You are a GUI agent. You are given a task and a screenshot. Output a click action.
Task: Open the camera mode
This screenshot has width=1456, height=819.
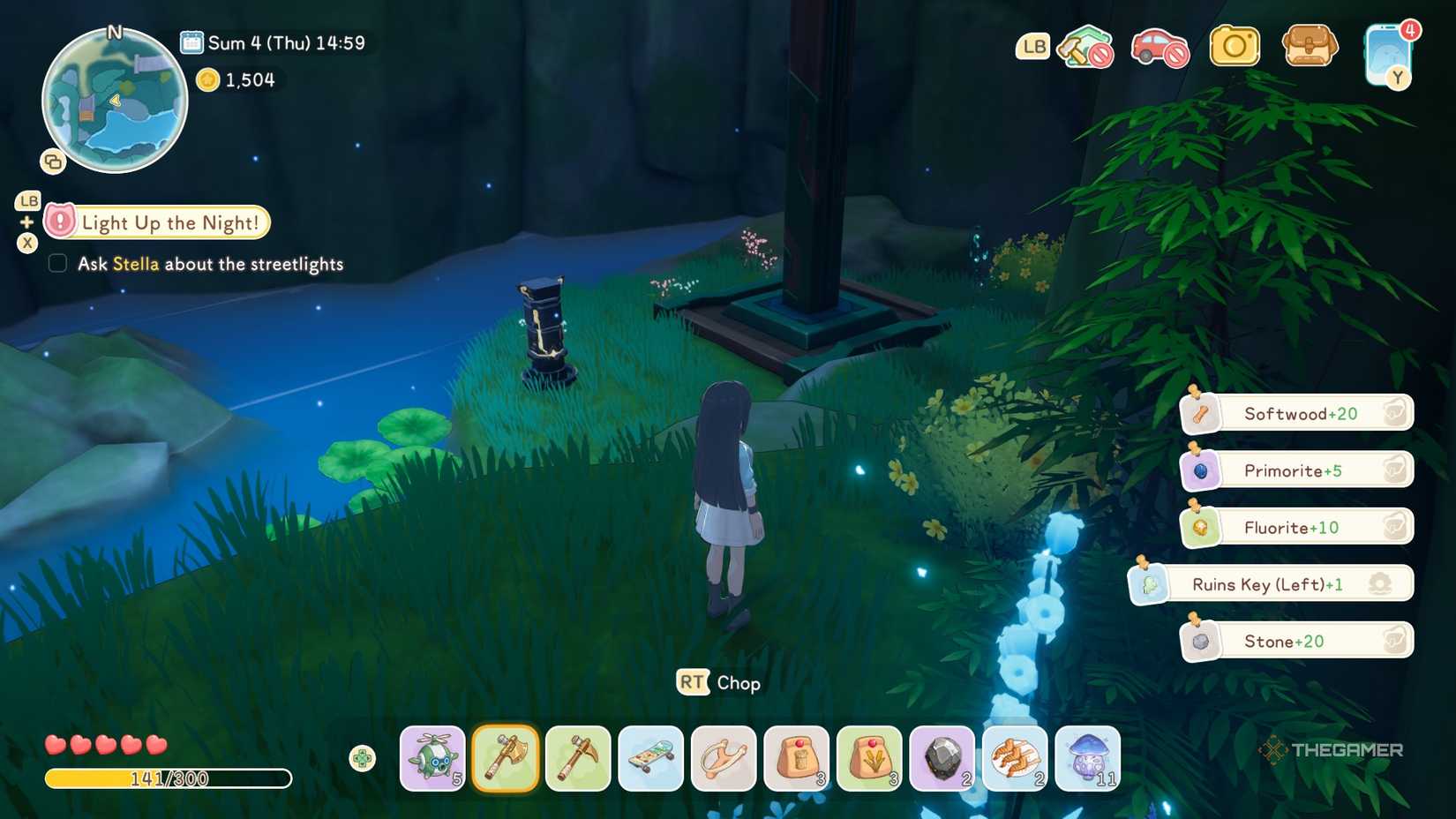[1235, 44]
